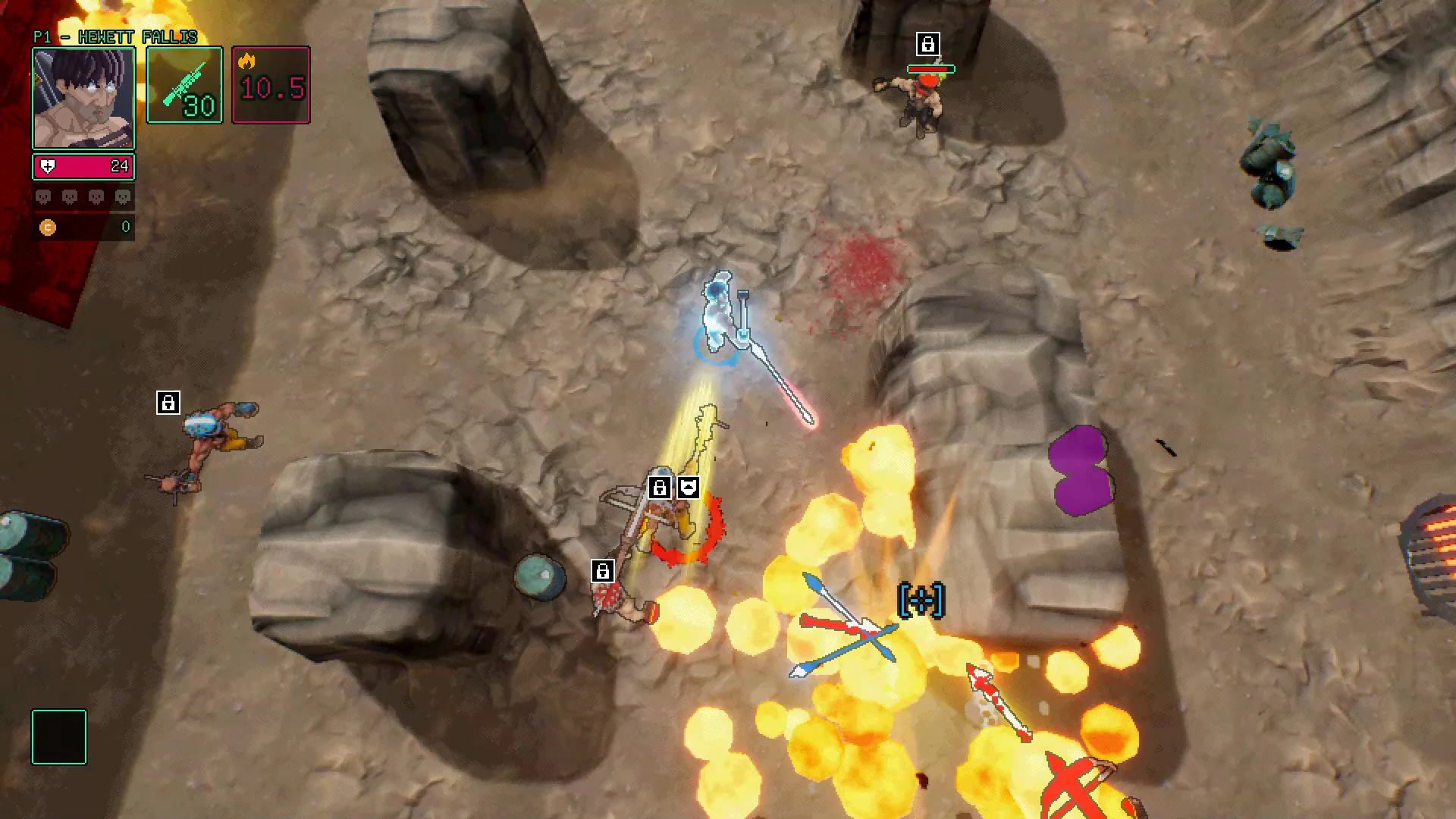
Task: Toggle the lock marker on the left shielded enemy
Action: coord(168,402)
